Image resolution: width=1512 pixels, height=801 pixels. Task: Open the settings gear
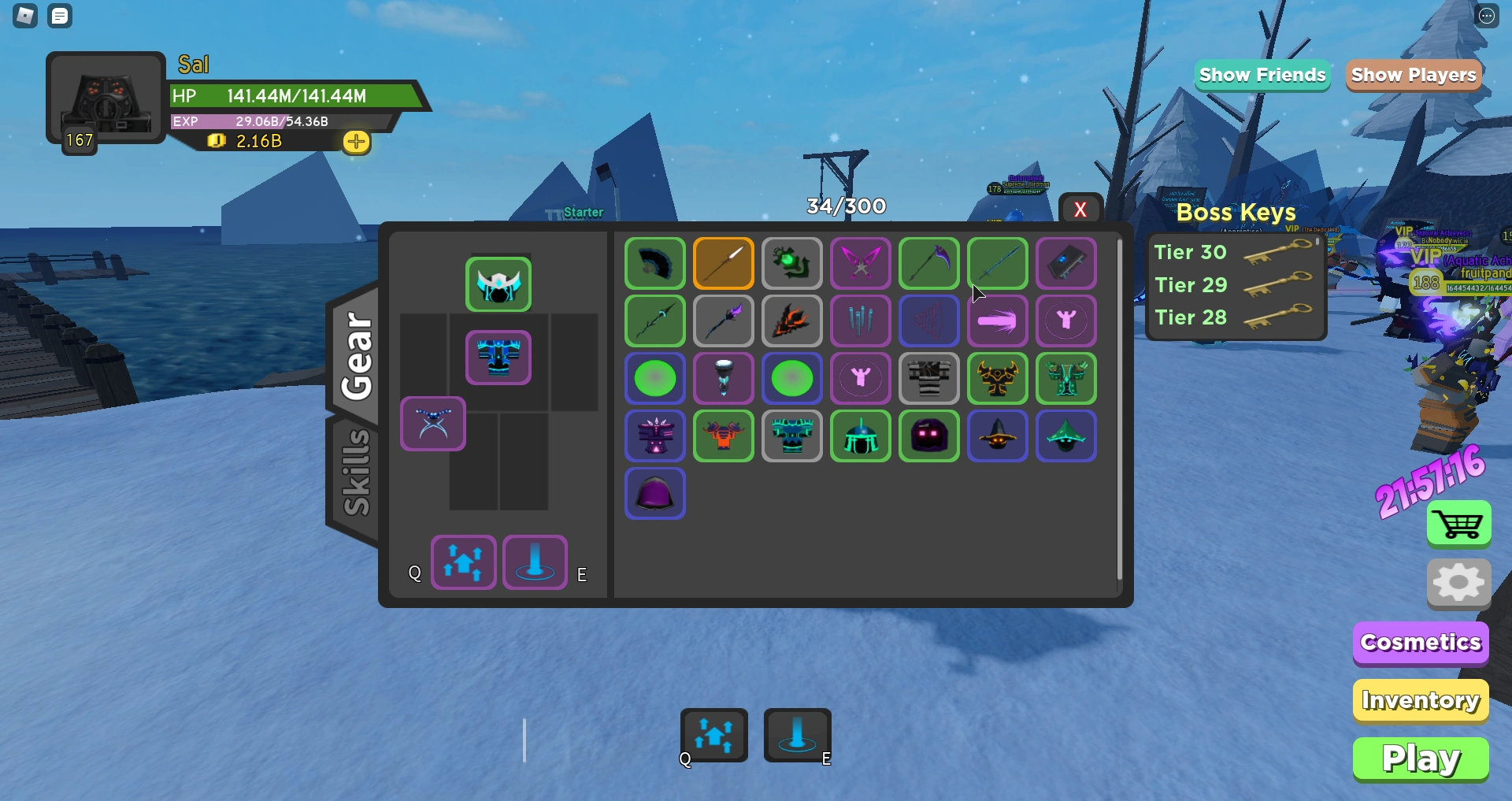click(x=1458, y=583)
